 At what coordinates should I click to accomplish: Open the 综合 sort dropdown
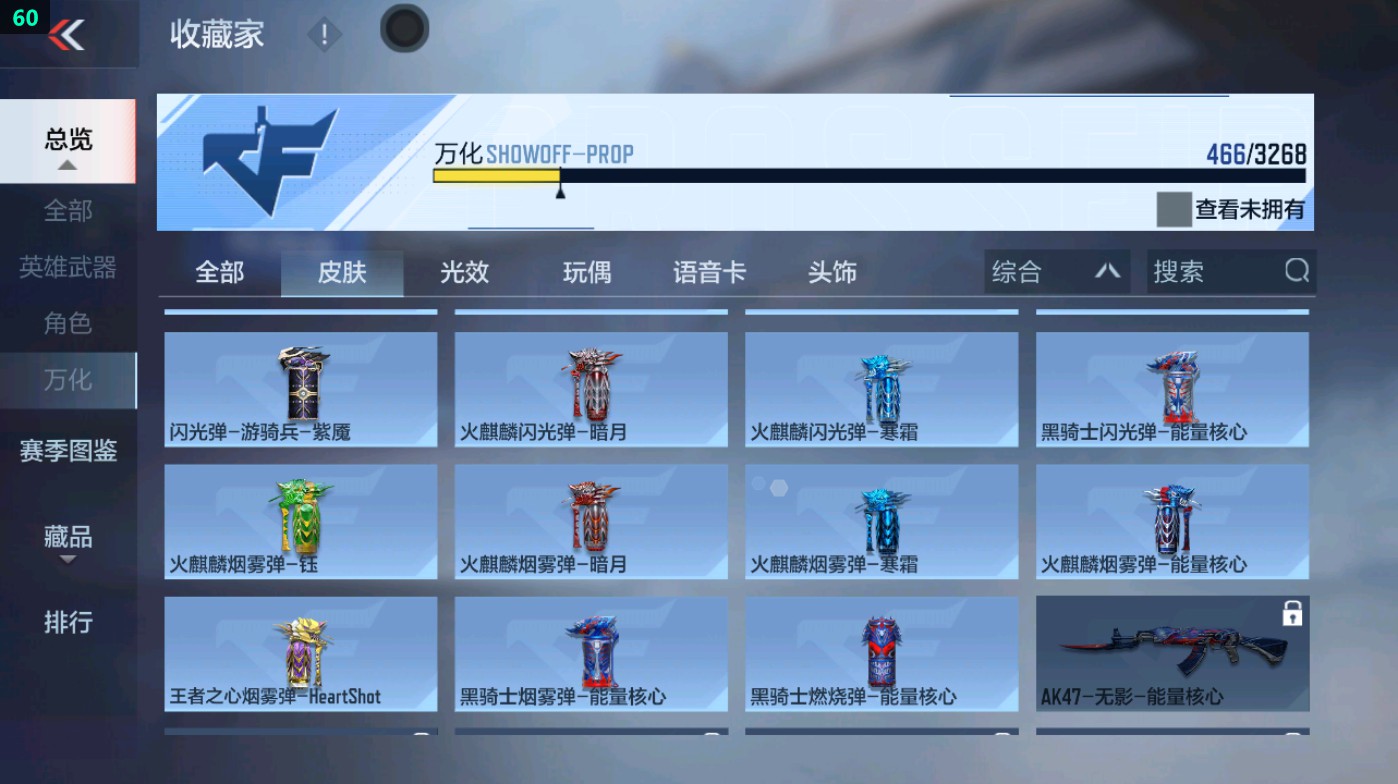coord(1056,271)
